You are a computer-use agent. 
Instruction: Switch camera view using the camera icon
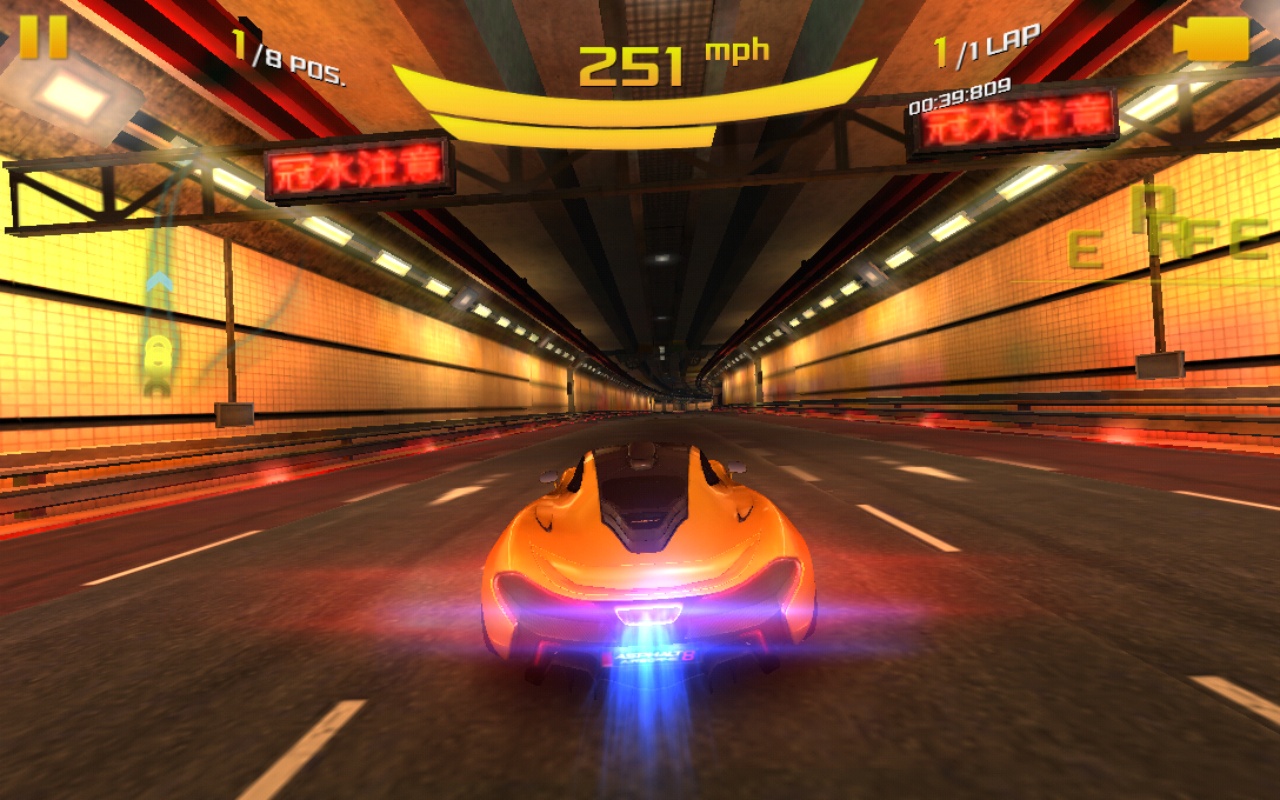(1212, 39)
